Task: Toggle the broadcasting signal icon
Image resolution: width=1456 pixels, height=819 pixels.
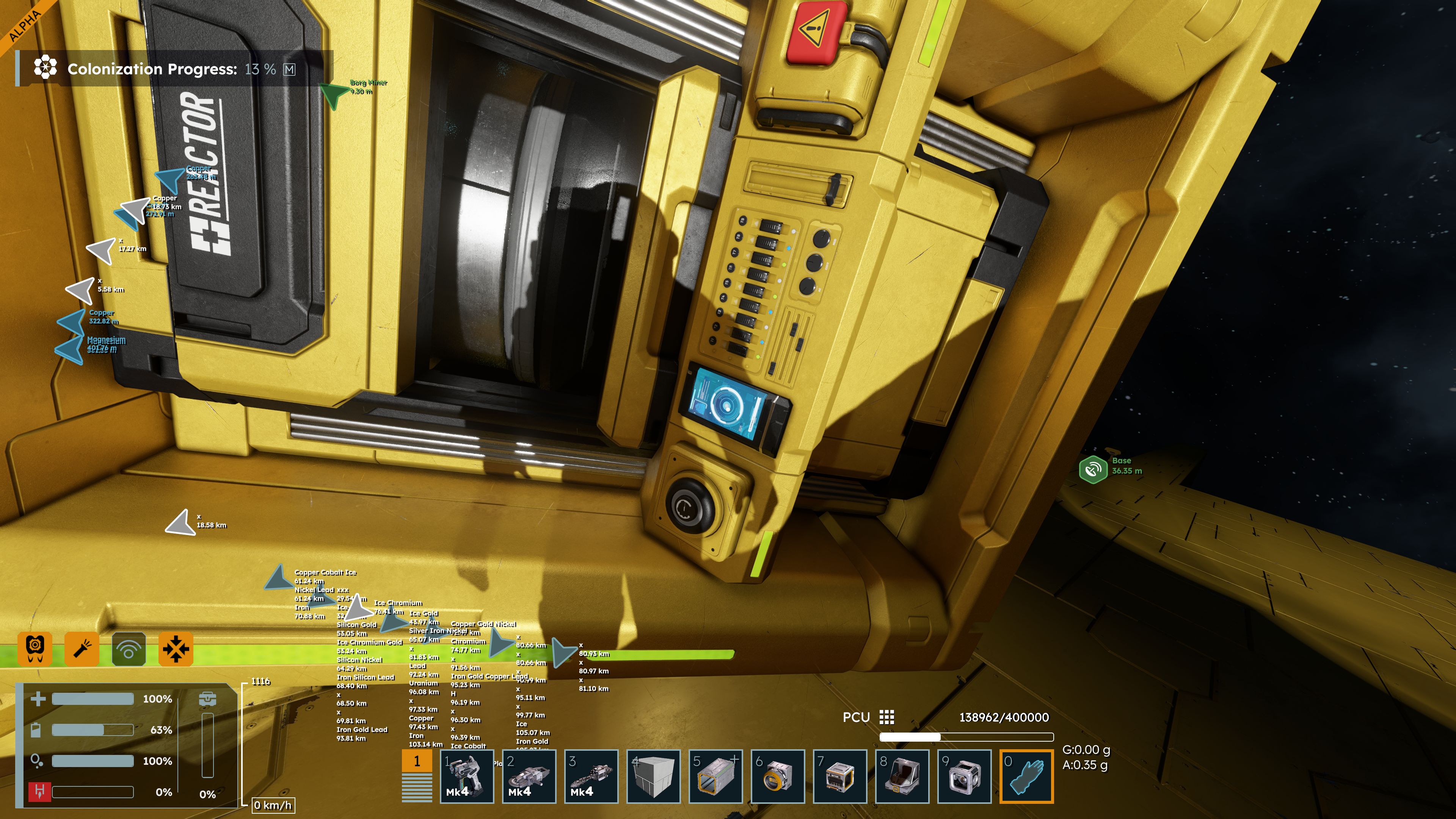Action: [x=129, y=649]
